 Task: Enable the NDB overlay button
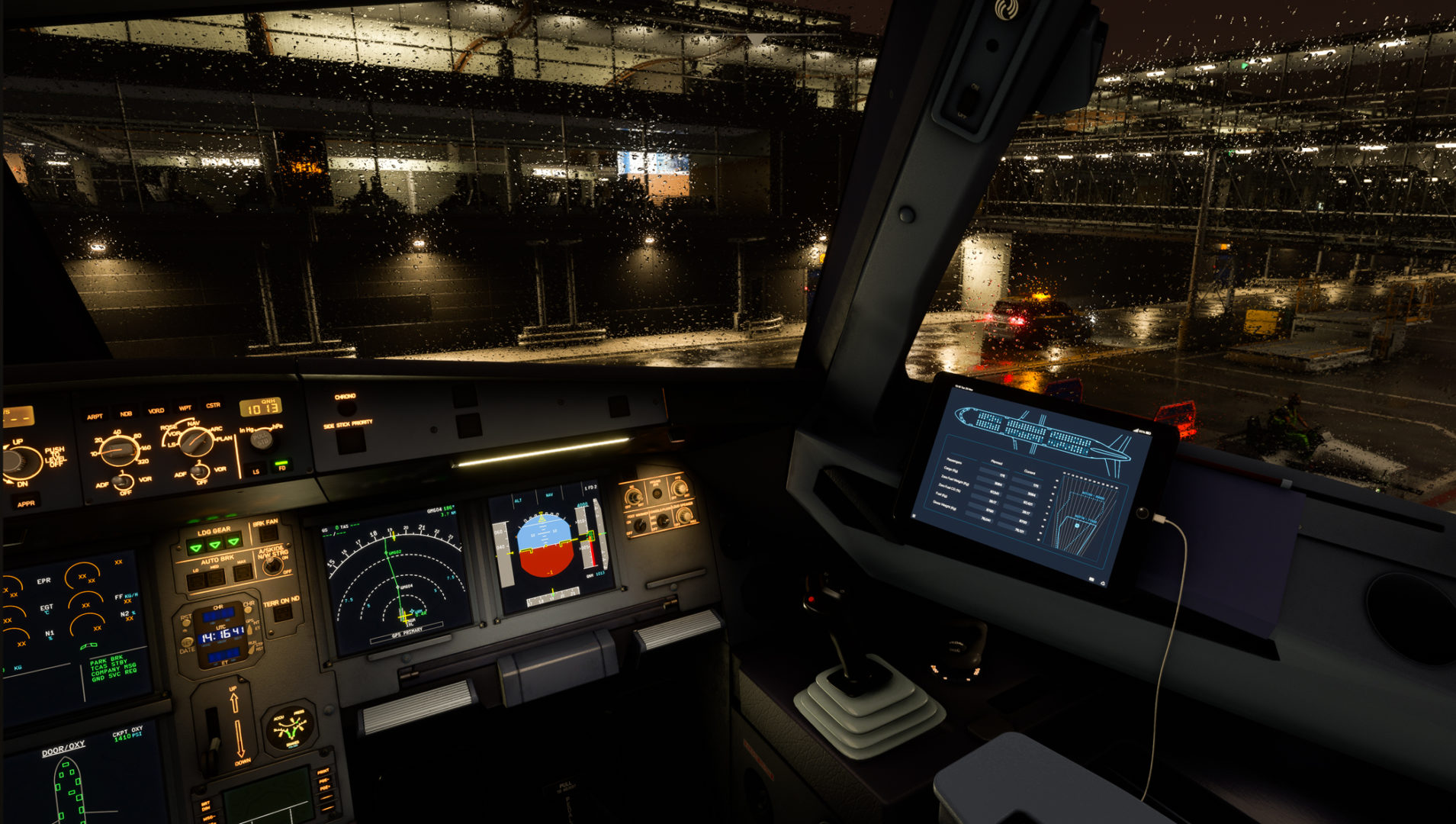coord(126,414)
